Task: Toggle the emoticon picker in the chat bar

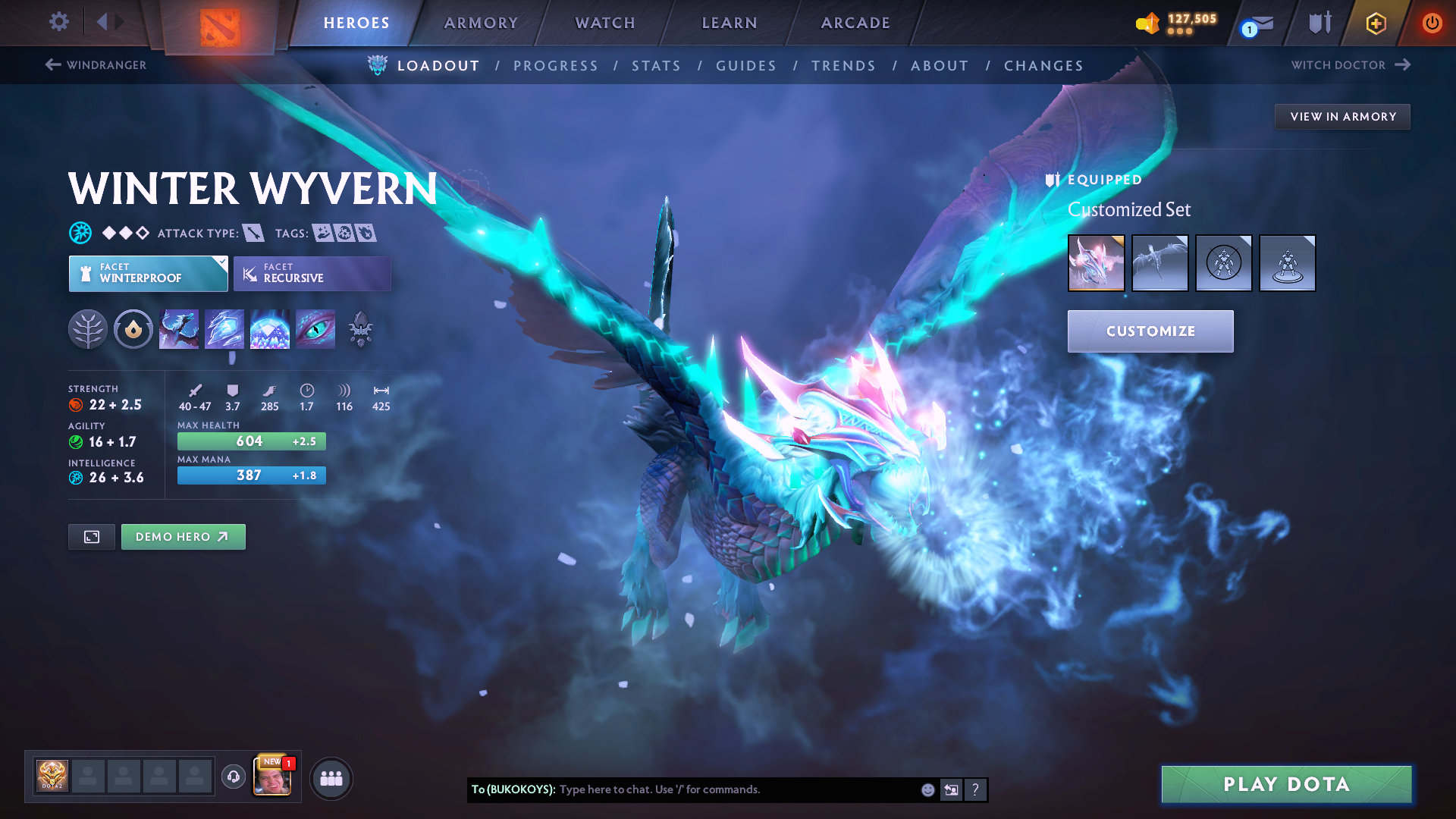Action: [x=927, y=789]
